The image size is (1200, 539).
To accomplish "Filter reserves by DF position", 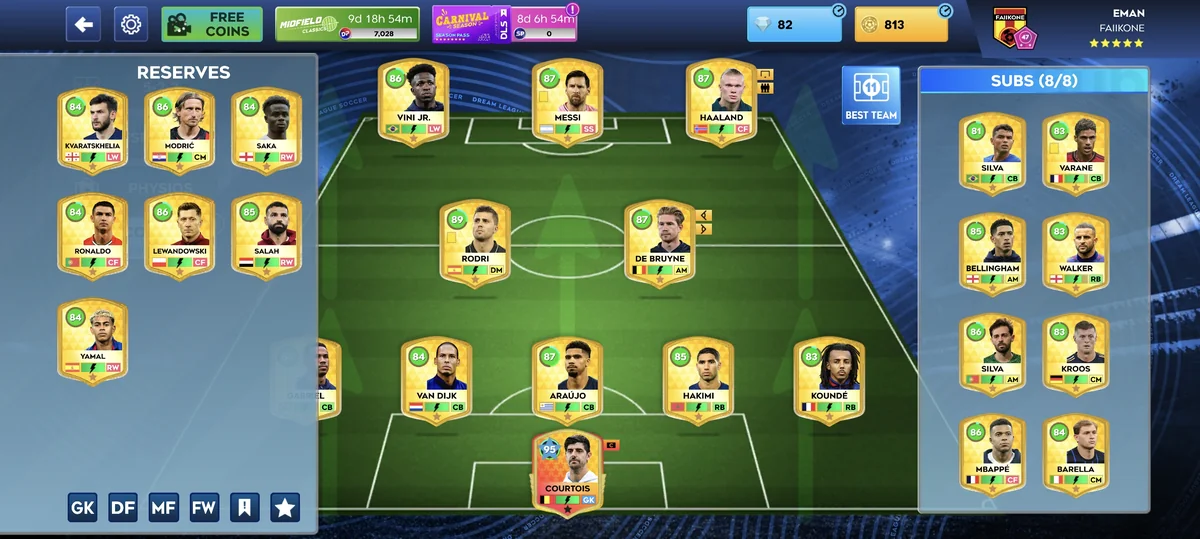I will (x=123, y=507).
